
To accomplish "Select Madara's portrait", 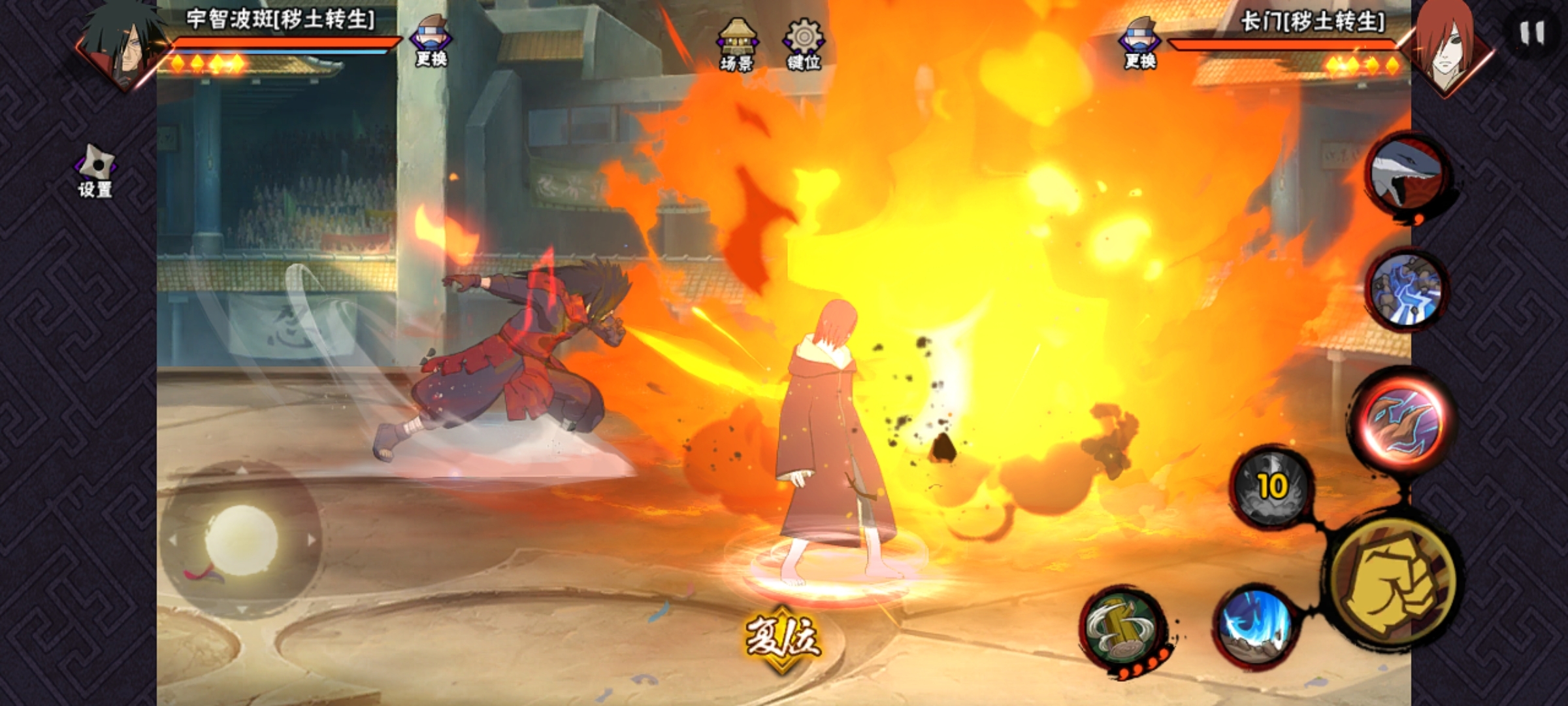I will 123,46.
